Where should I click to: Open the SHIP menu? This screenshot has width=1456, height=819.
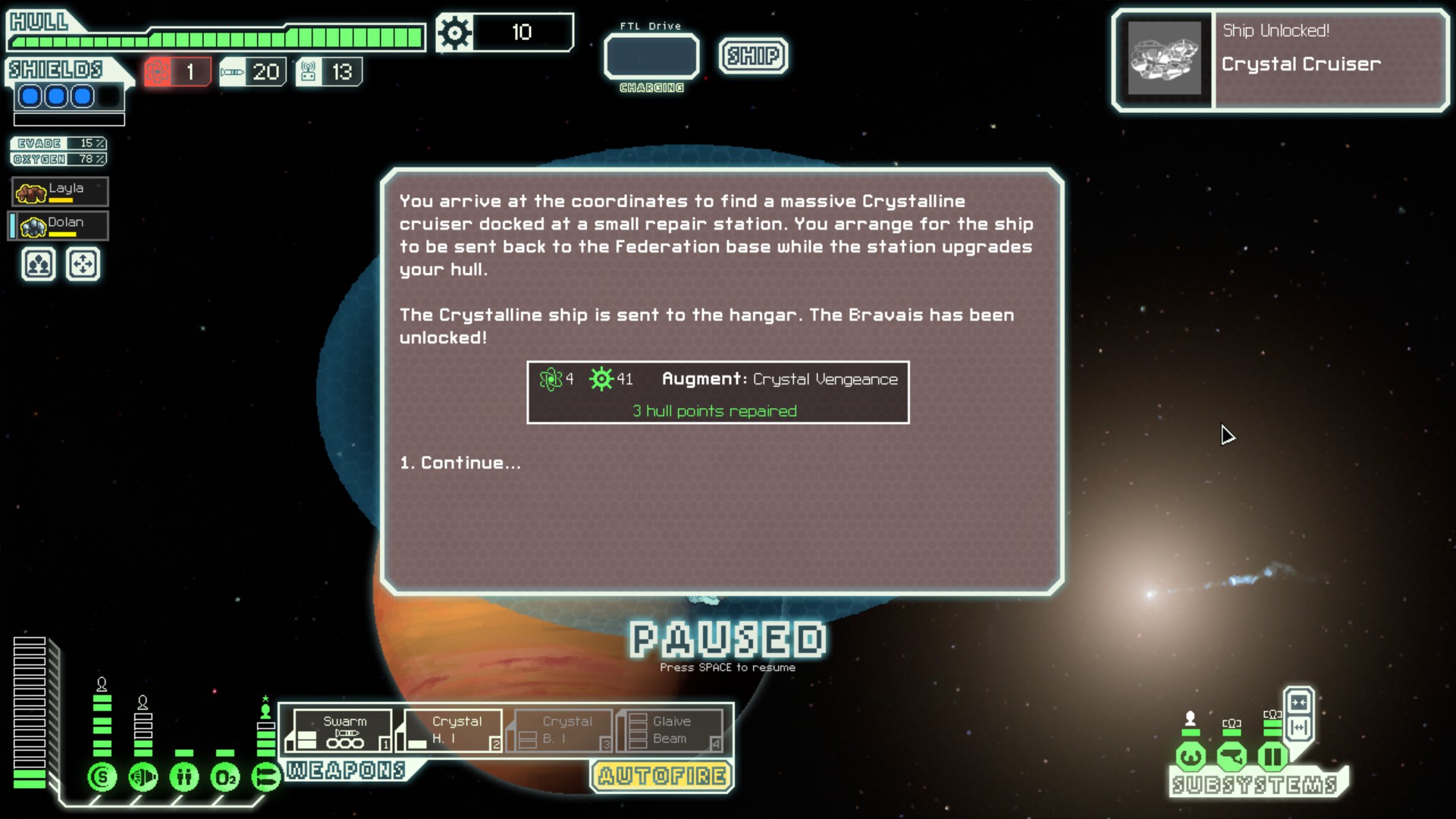(x=753, y=55)
